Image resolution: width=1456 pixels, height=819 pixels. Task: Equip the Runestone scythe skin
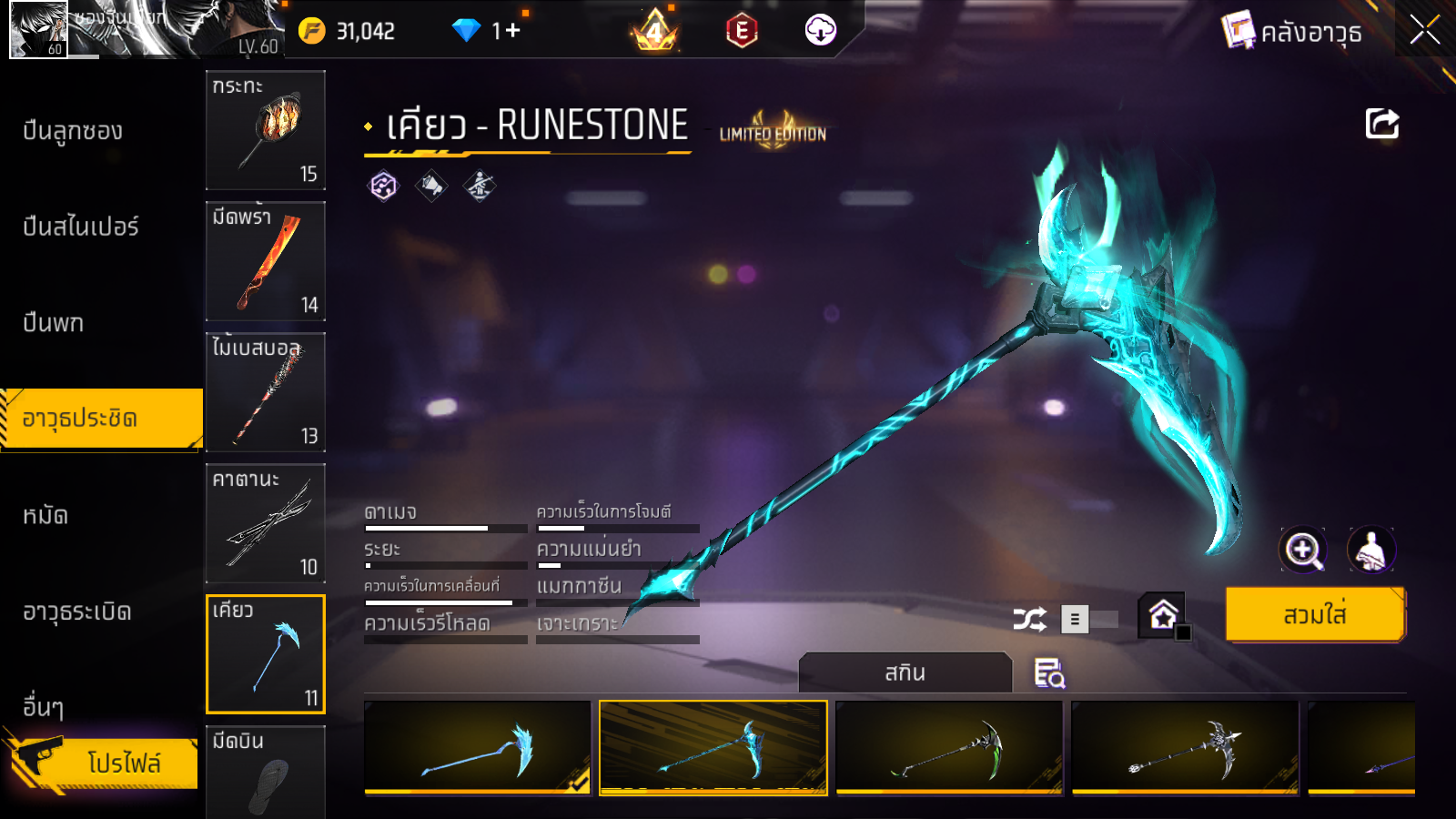tap(1314, 615)
